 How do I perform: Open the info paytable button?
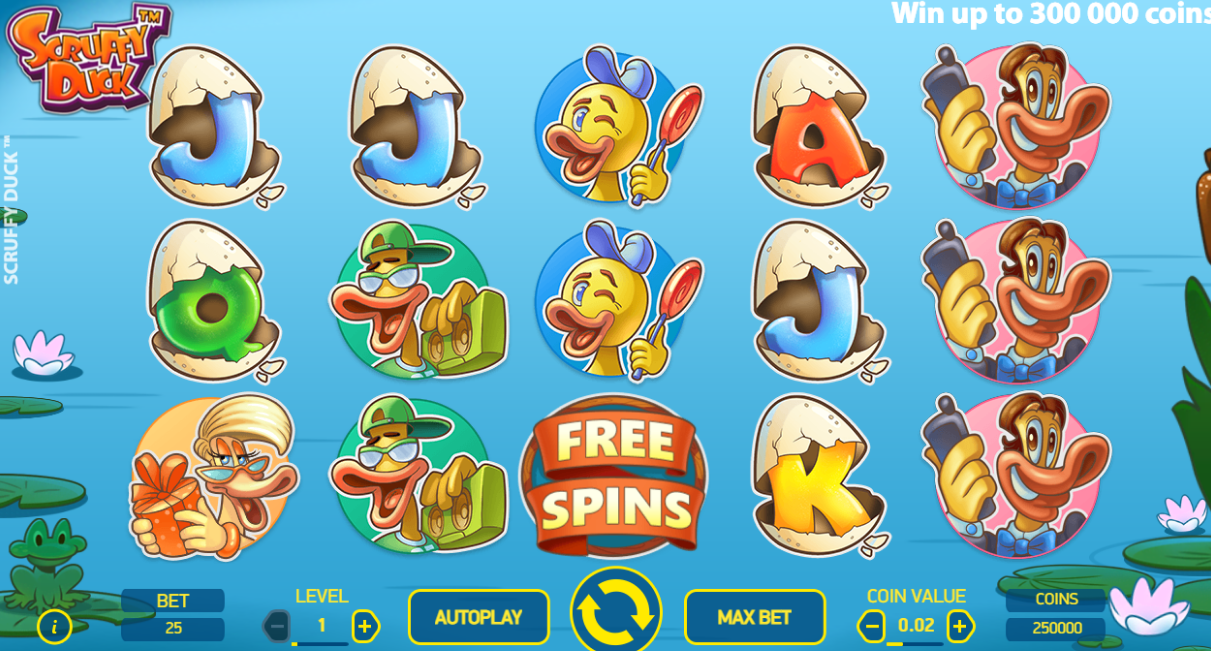(x=54, y=626)
